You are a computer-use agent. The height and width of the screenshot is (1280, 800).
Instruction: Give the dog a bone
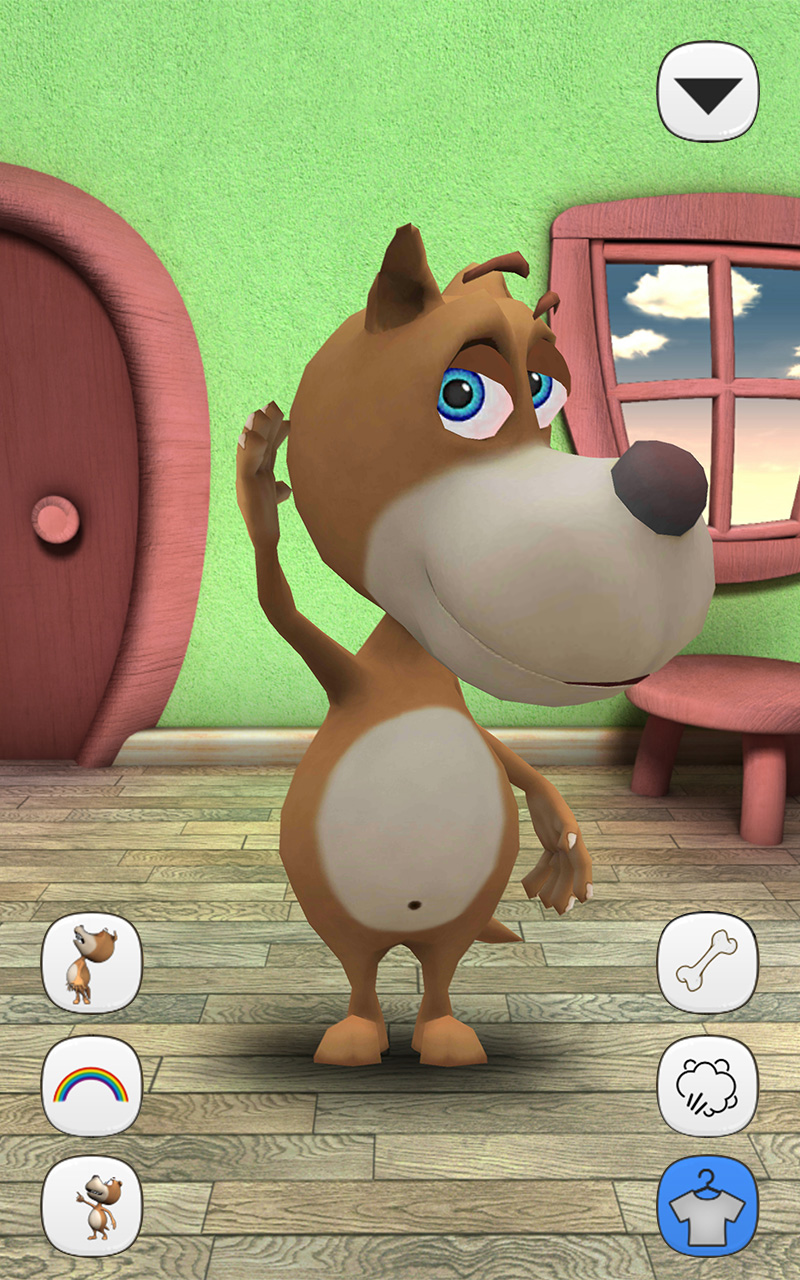[708, 963]
